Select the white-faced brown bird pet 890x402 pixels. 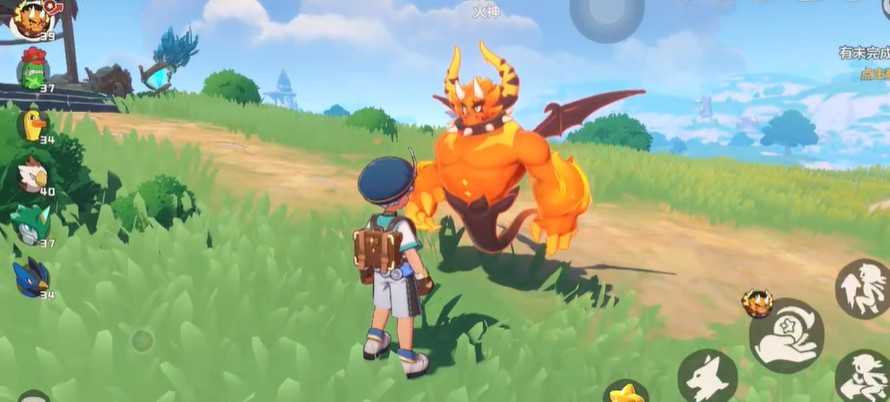pyautogui.click(x=32, y=176)
